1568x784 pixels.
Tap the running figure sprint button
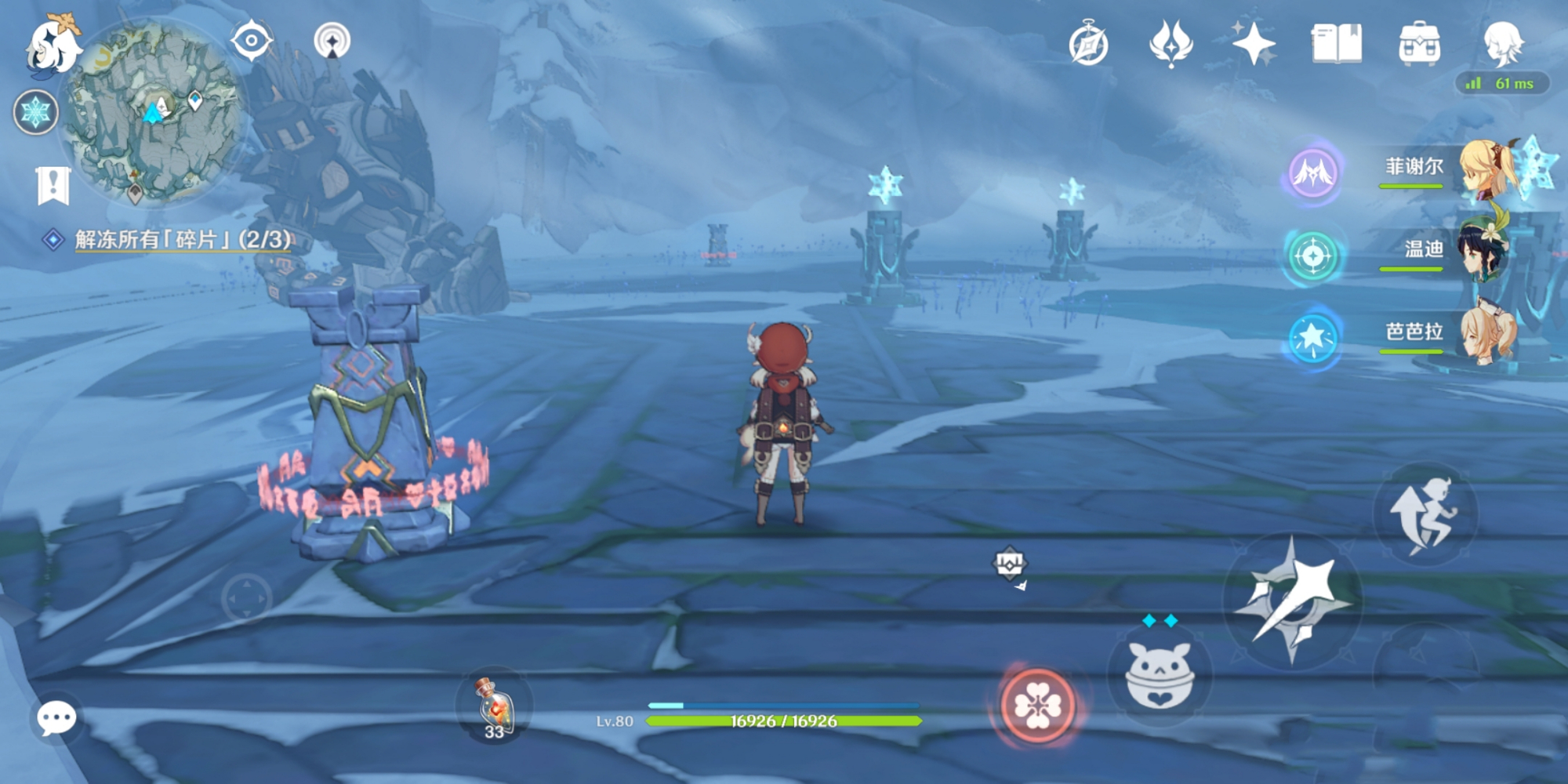point(1425,515)
